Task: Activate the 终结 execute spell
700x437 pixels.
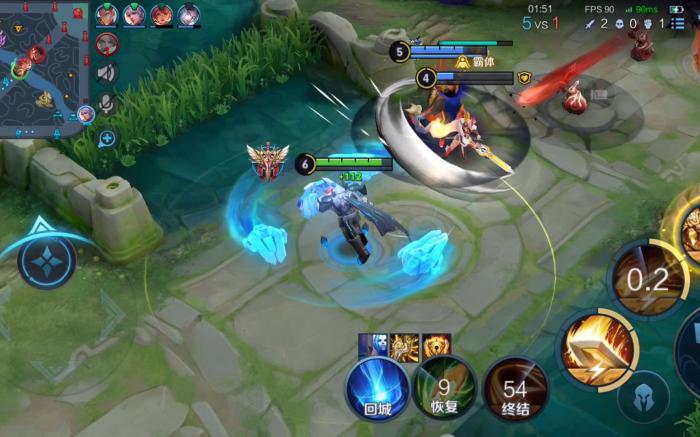Action: click(515, 390)
